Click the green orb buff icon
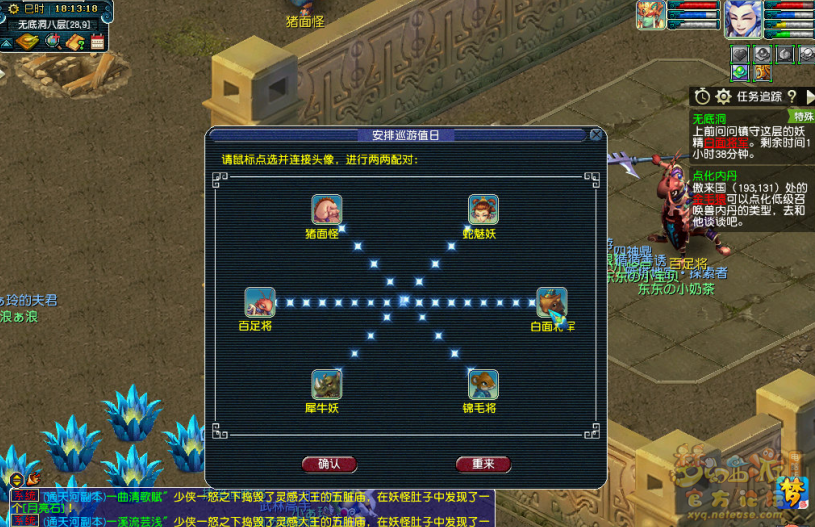 pyautogui.click(x=739, y=72)
